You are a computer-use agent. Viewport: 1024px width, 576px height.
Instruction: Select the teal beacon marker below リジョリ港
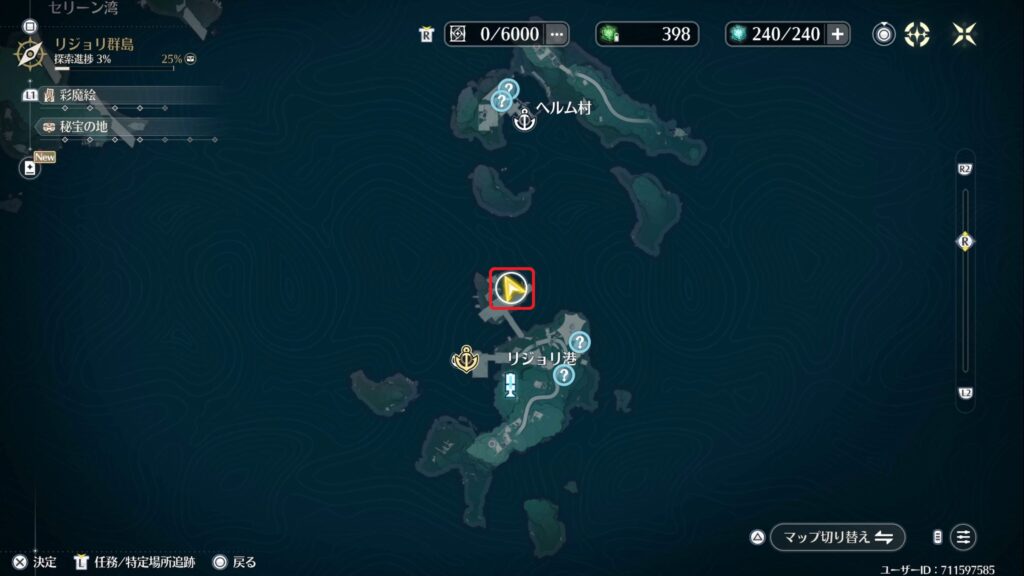point(511,385)
